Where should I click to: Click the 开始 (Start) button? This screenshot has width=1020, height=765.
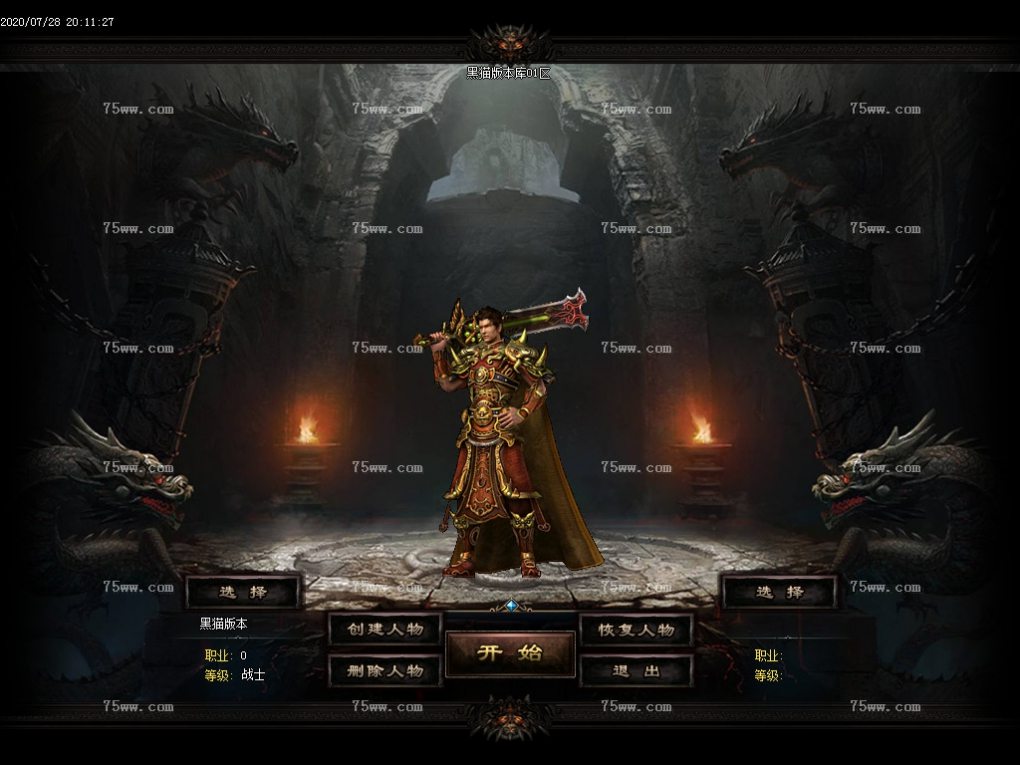pyautogui.click(x=510, y=653)
